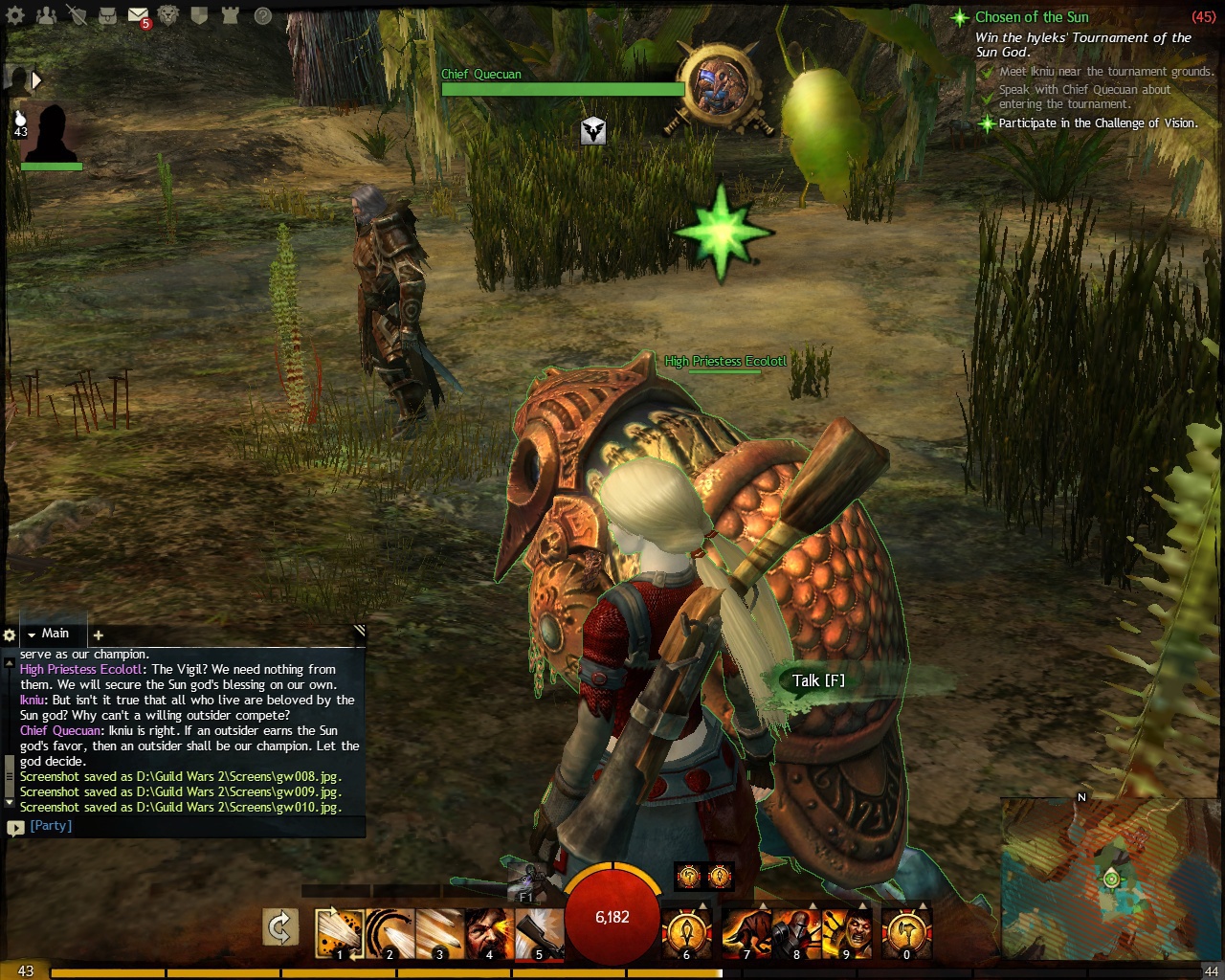Add a new chat tab

(x=98, y=635)
